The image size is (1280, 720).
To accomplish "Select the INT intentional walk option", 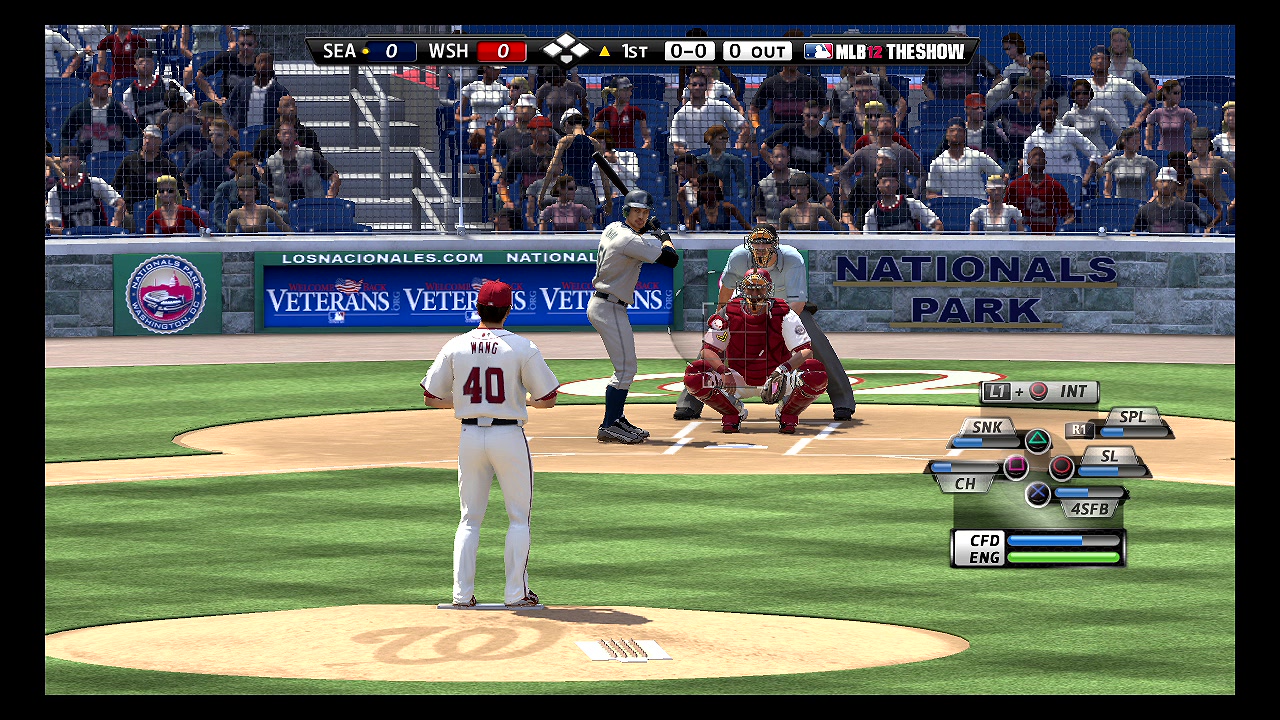I will [1073, 392].
